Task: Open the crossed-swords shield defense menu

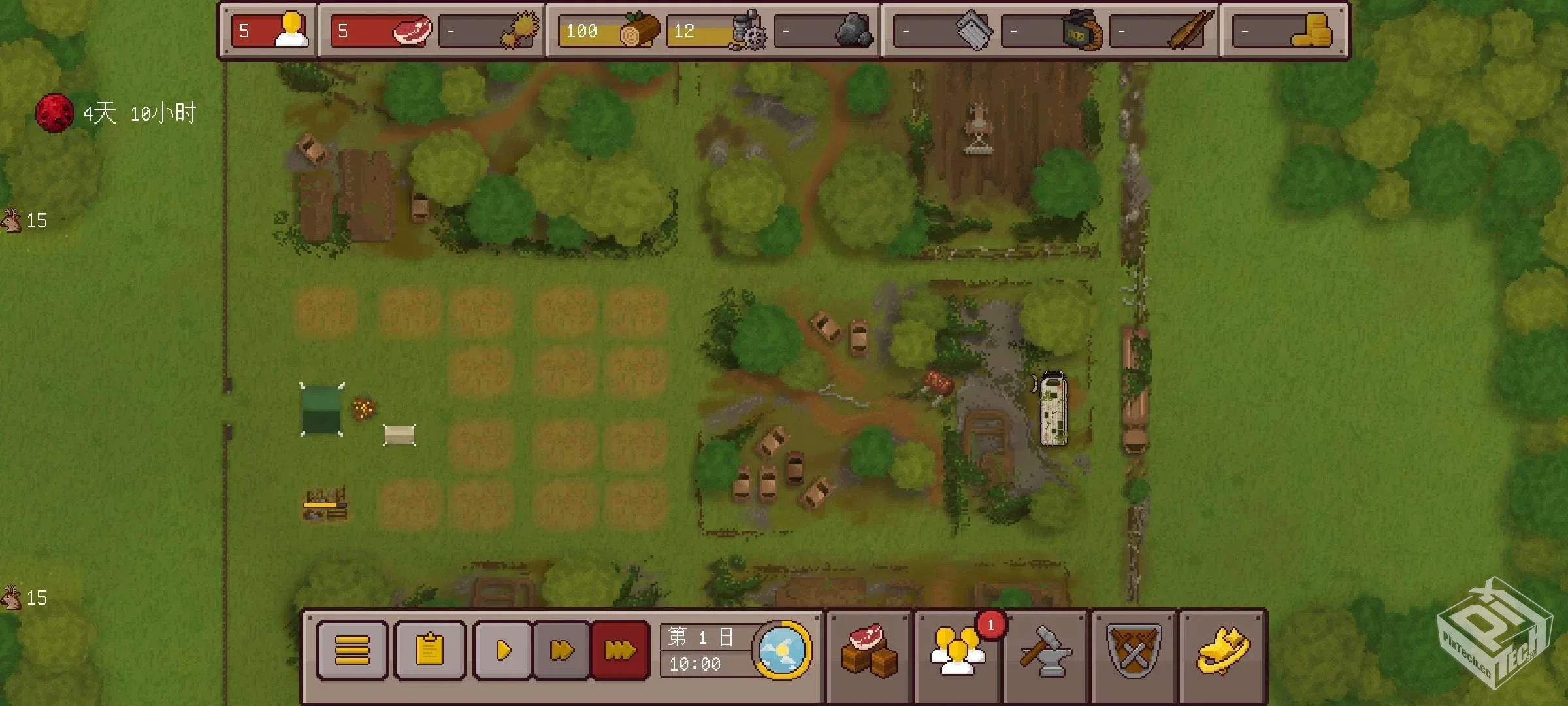Action: [1134, 651]
